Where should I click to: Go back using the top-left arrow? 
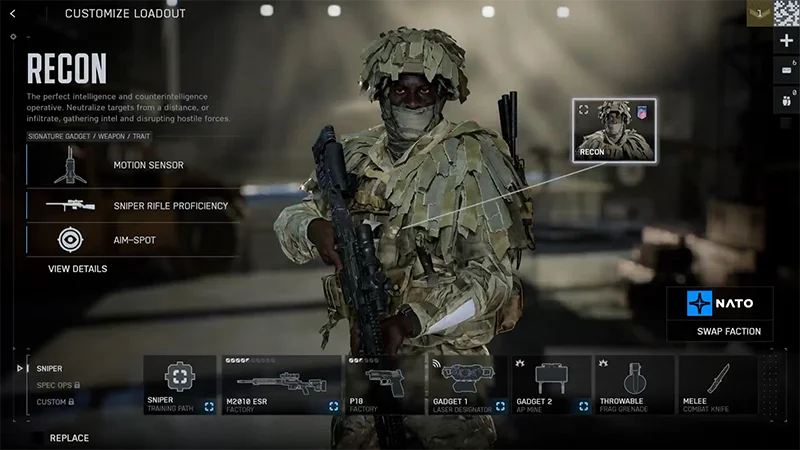tap(13, 13)
